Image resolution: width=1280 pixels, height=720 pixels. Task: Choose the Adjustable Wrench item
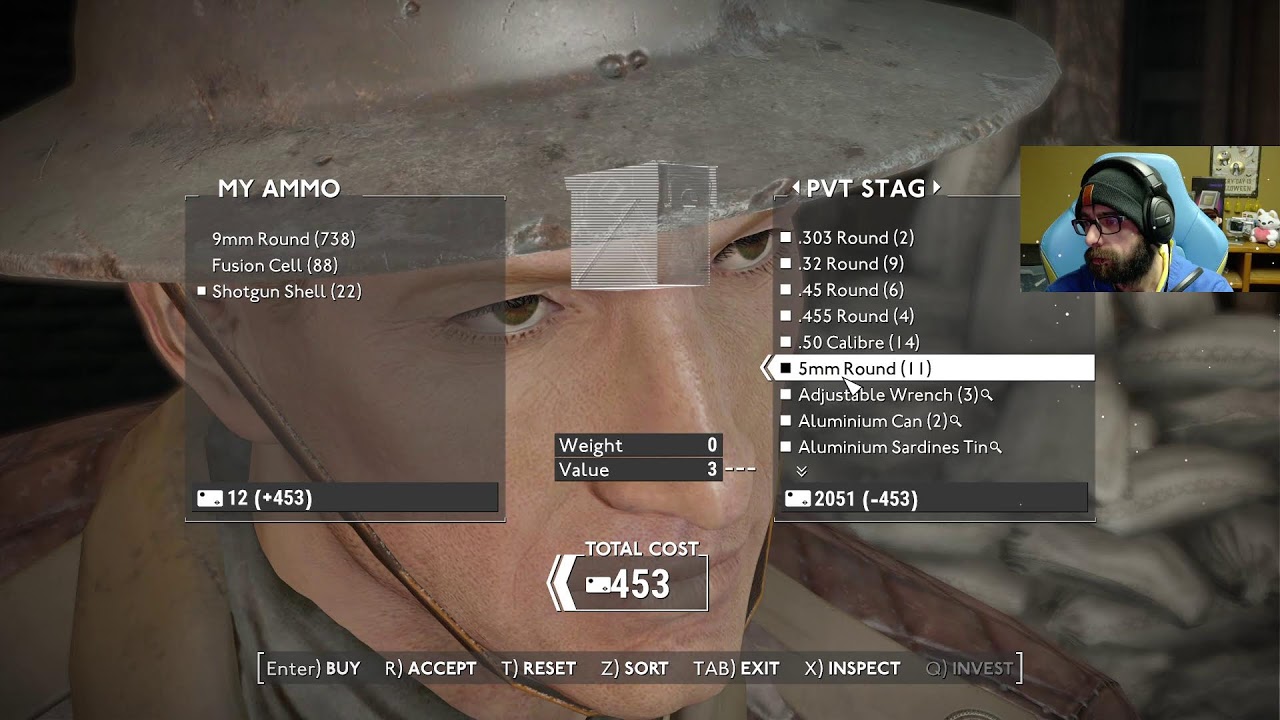tap(887, 395)
